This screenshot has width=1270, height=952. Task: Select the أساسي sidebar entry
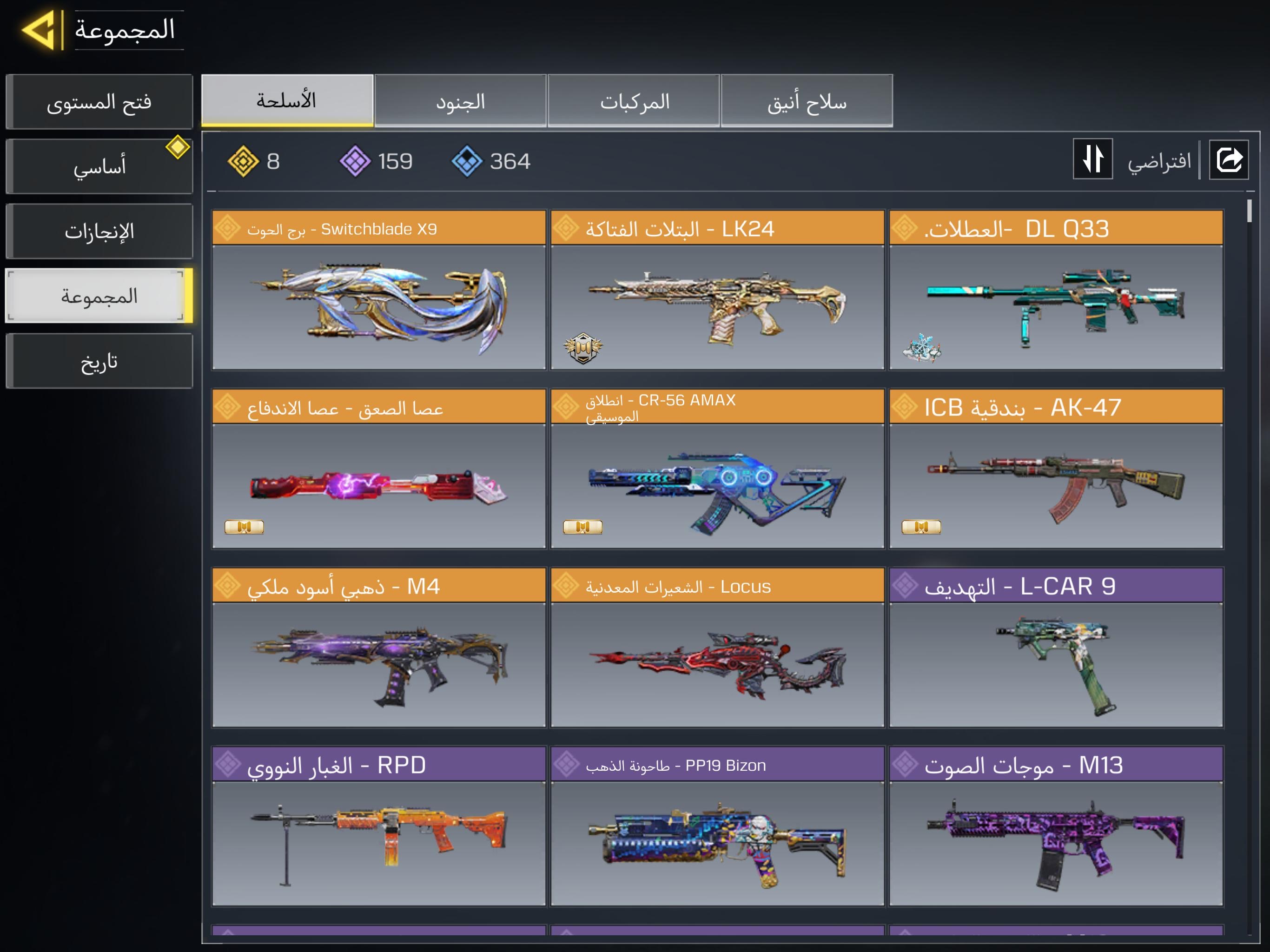point(99,166)
